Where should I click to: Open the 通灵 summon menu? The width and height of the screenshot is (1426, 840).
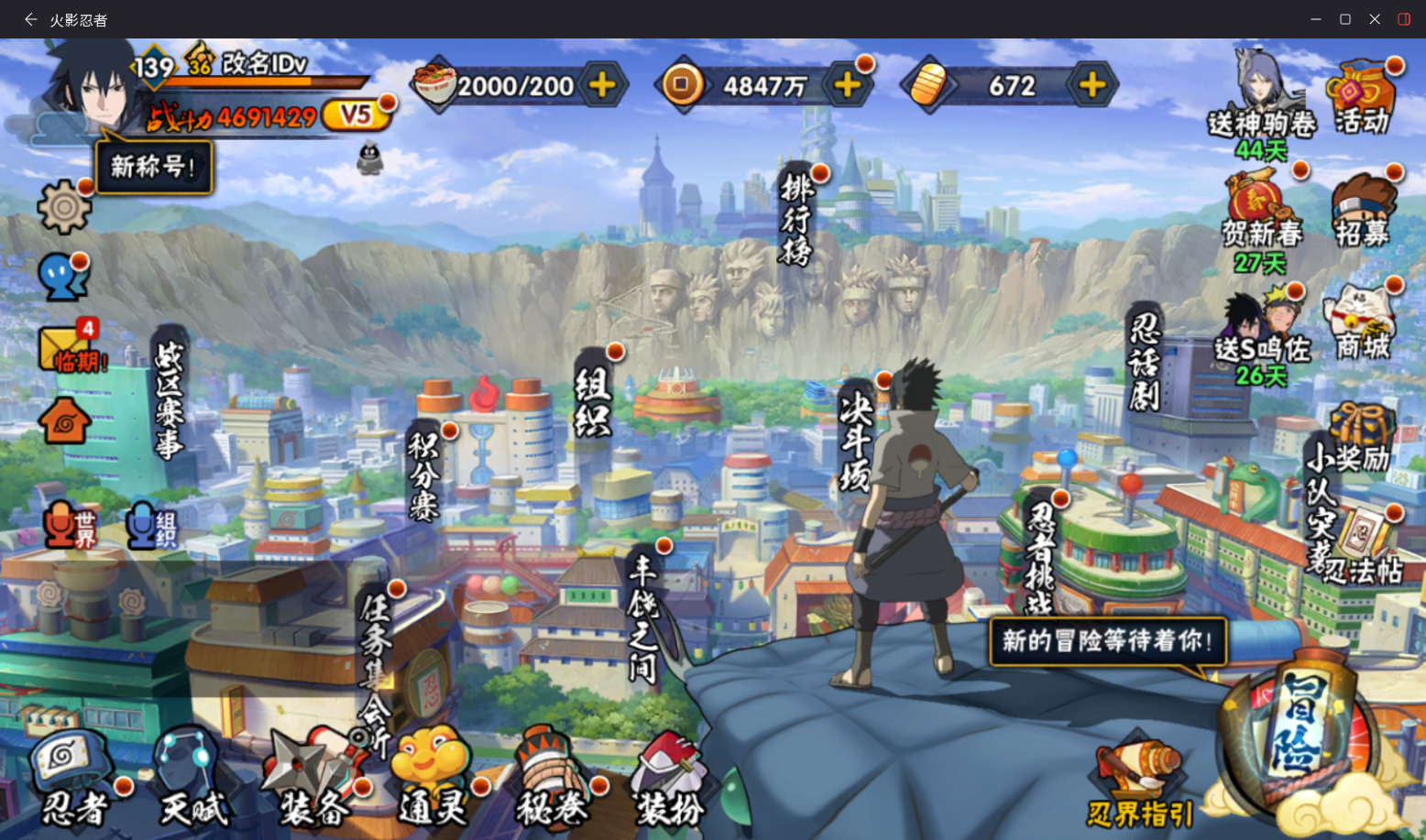pos(433,779)
